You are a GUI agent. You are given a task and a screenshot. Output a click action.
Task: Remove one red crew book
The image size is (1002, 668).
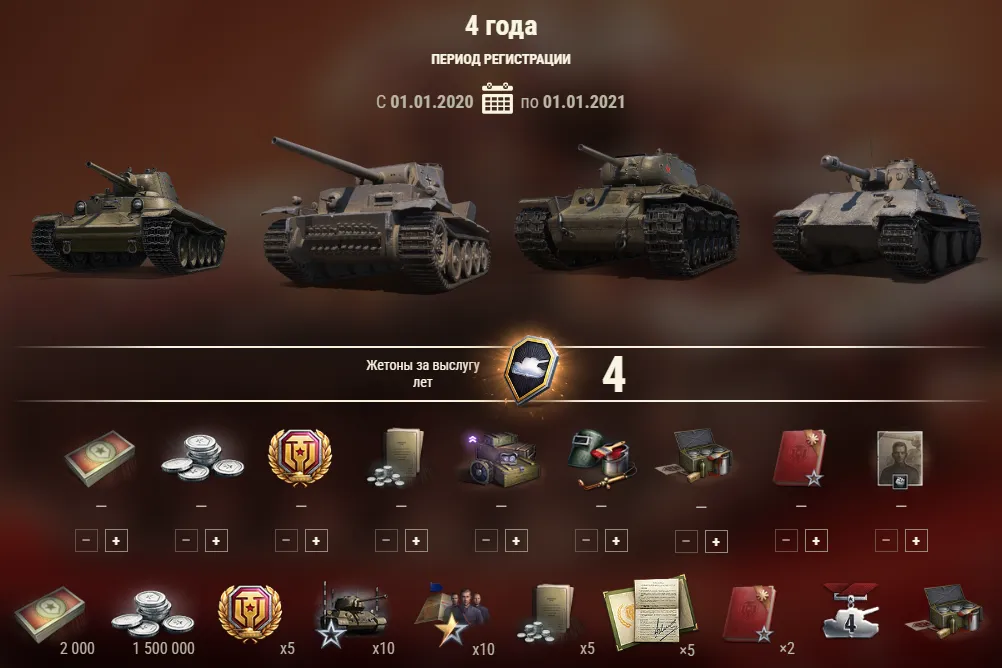click(x=786, y=540)
